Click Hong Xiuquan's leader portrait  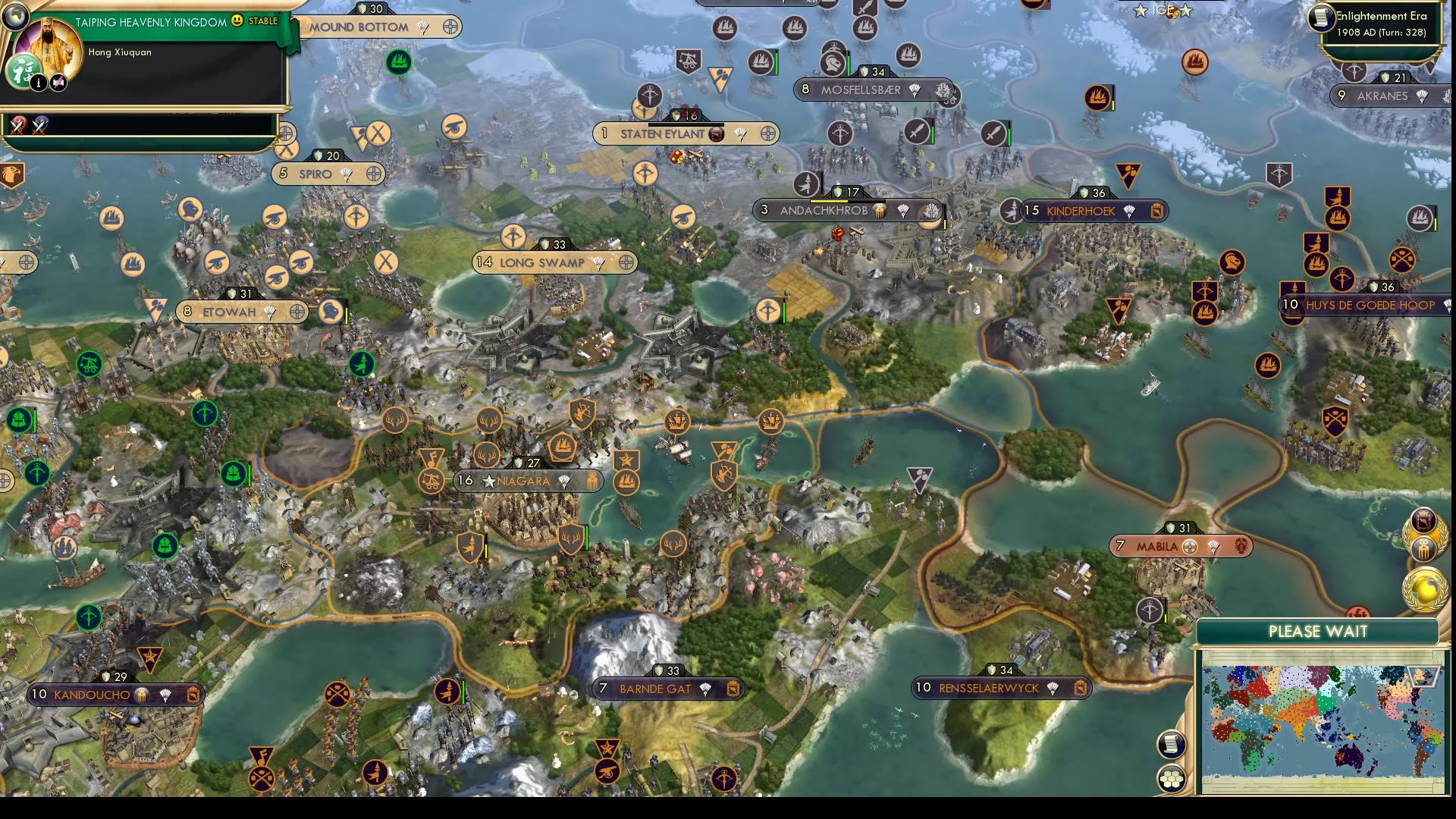49,44
